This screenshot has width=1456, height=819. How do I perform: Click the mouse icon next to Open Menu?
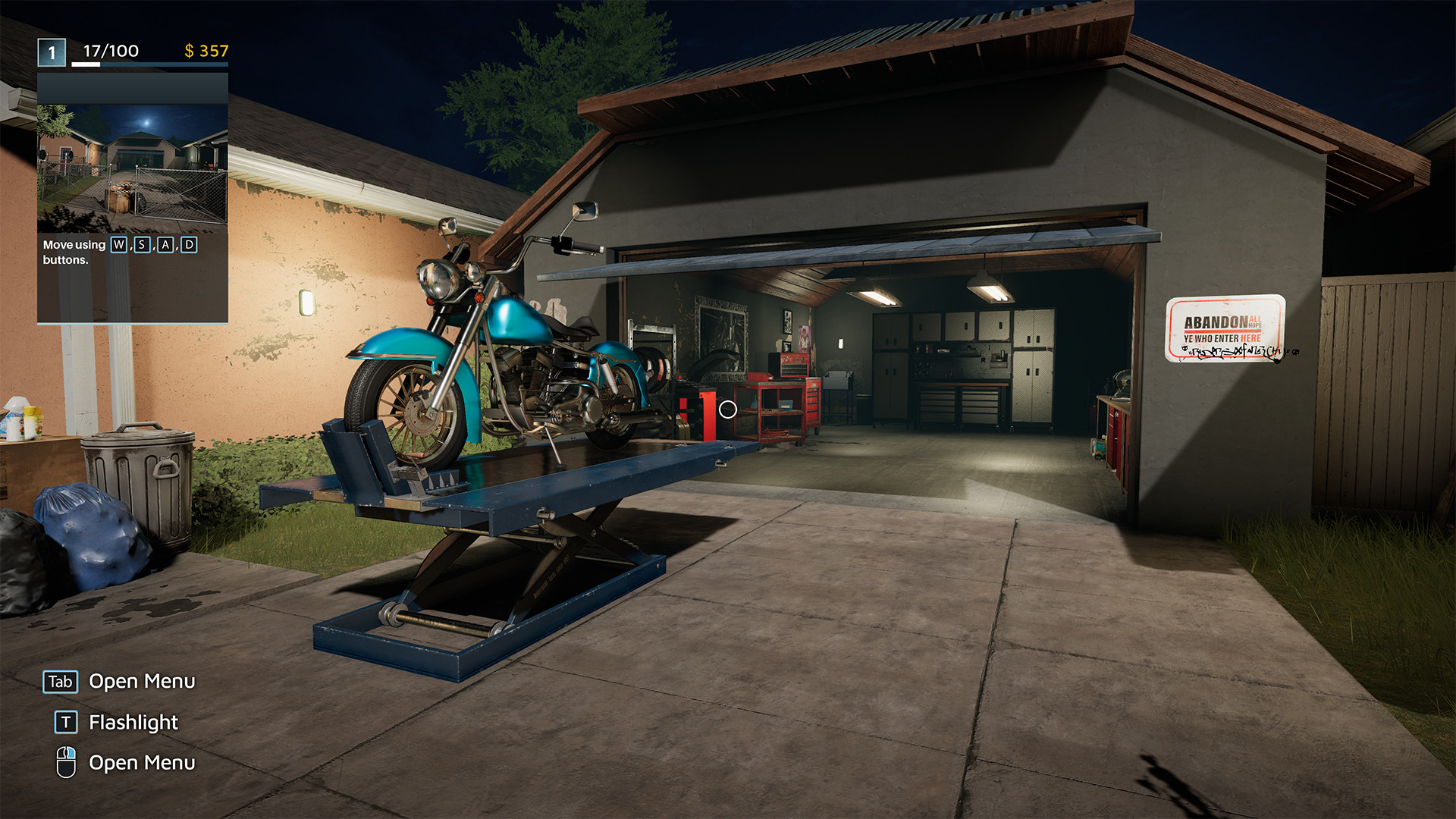[65, 763]
